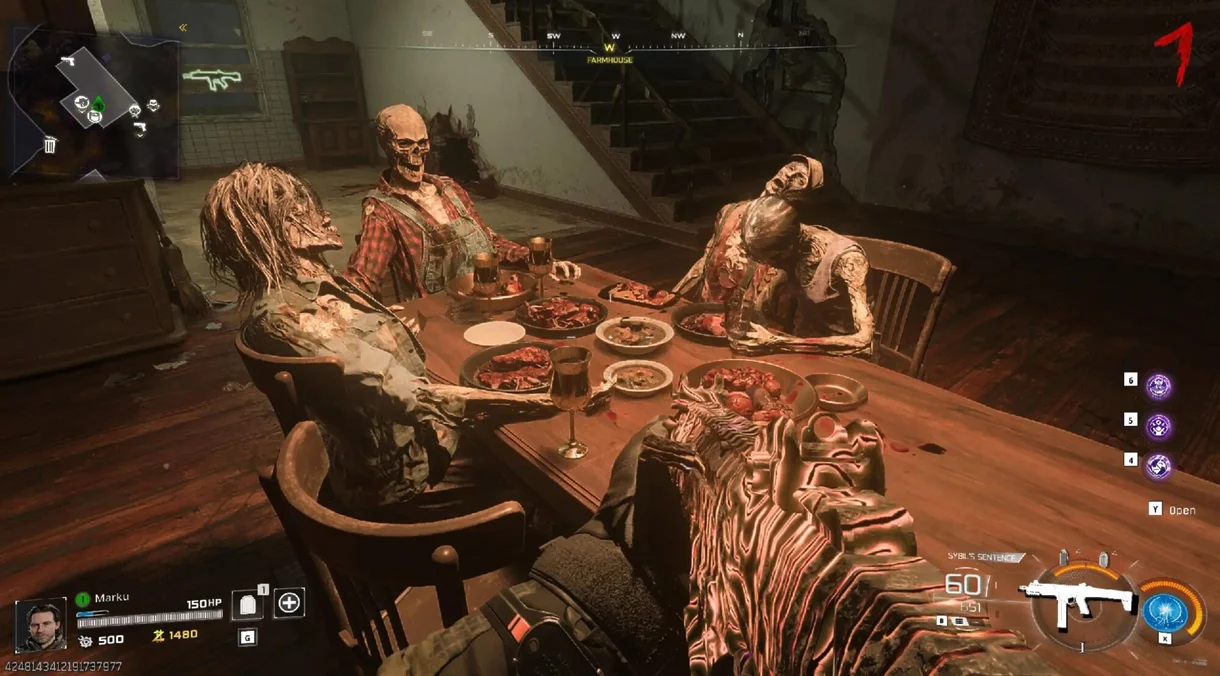Choose the middle purple perk icon

click(x=1158, y=425)
